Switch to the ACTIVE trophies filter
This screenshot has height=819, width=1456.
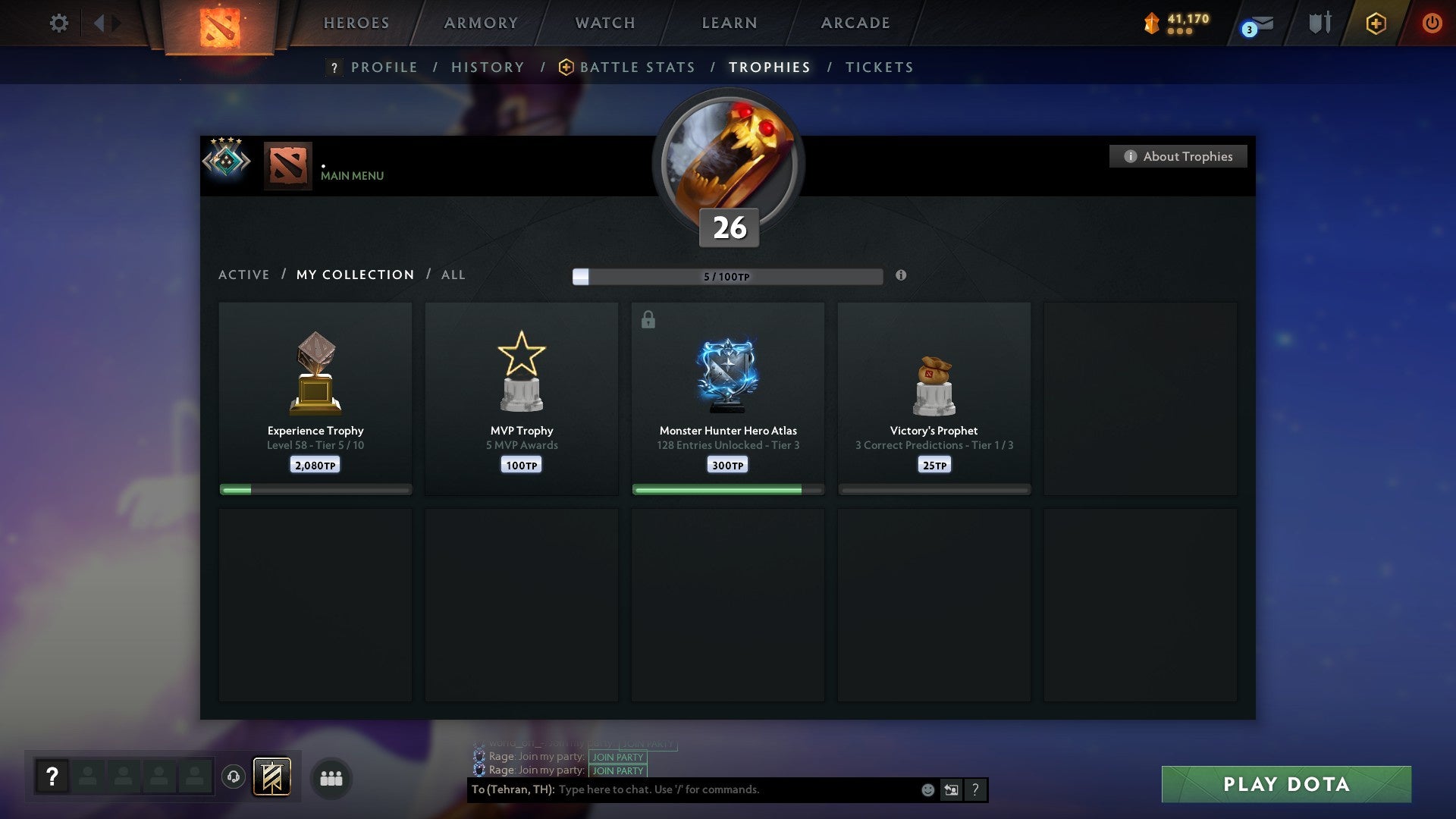[x=244, y=275]
